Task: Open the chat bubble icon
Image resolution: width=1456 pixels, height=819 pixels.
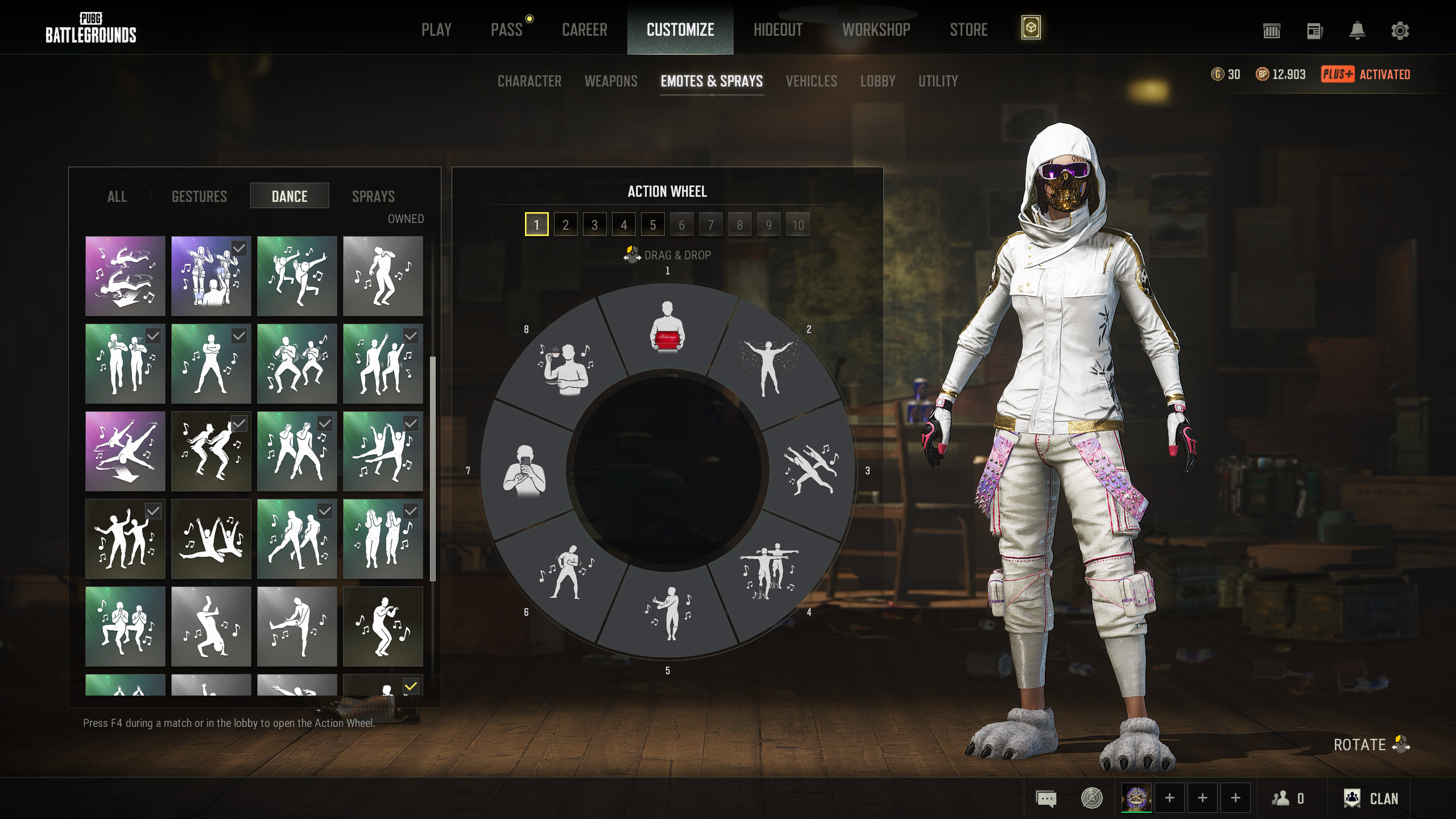Action: point(1046,799)
